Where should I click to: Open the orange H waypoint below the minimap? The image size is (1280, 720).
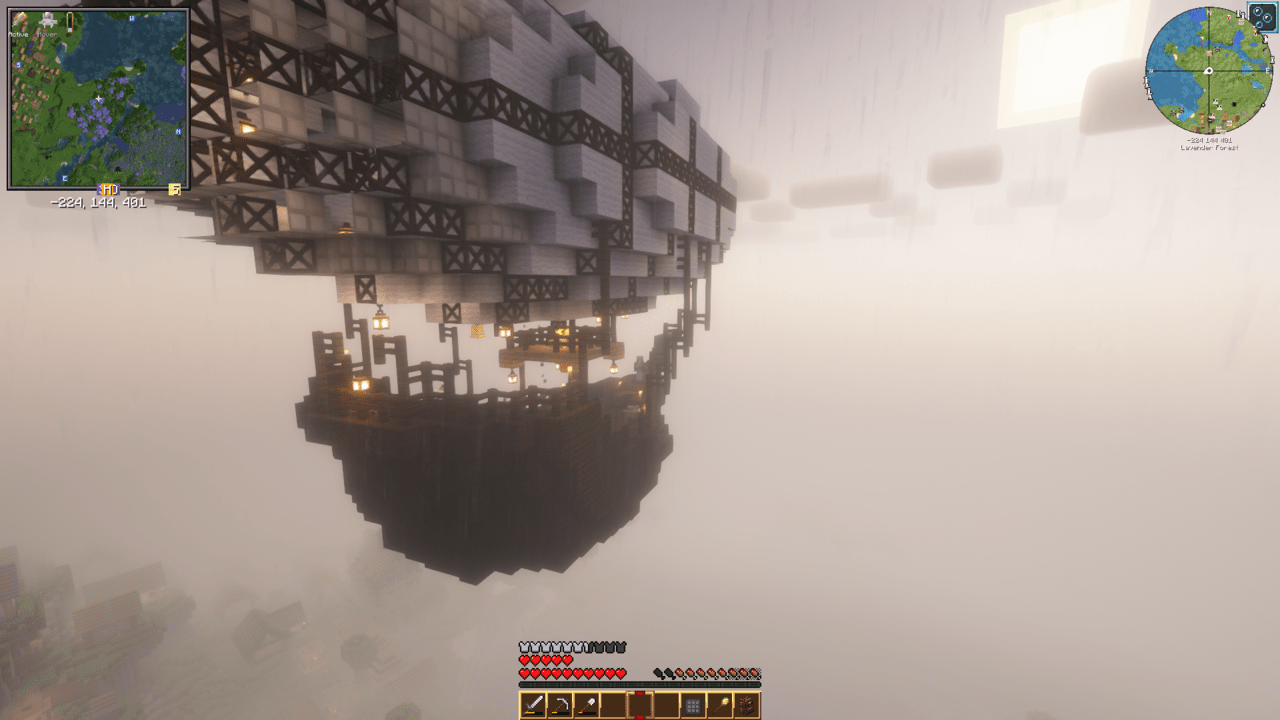pyautogui.click(x=109, y=188)
